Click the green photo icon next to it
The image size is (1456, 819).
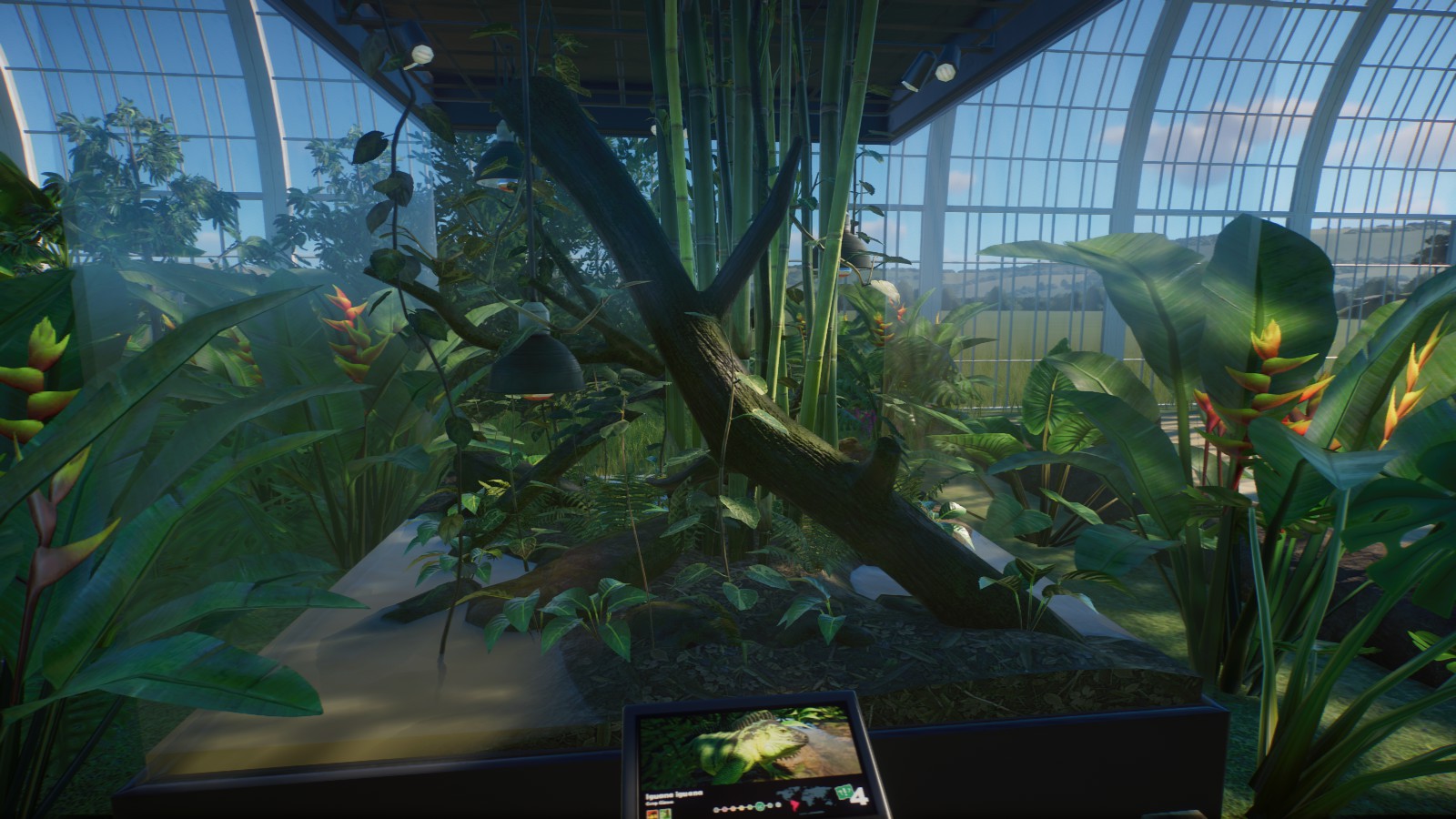click(x=665, y=813)
